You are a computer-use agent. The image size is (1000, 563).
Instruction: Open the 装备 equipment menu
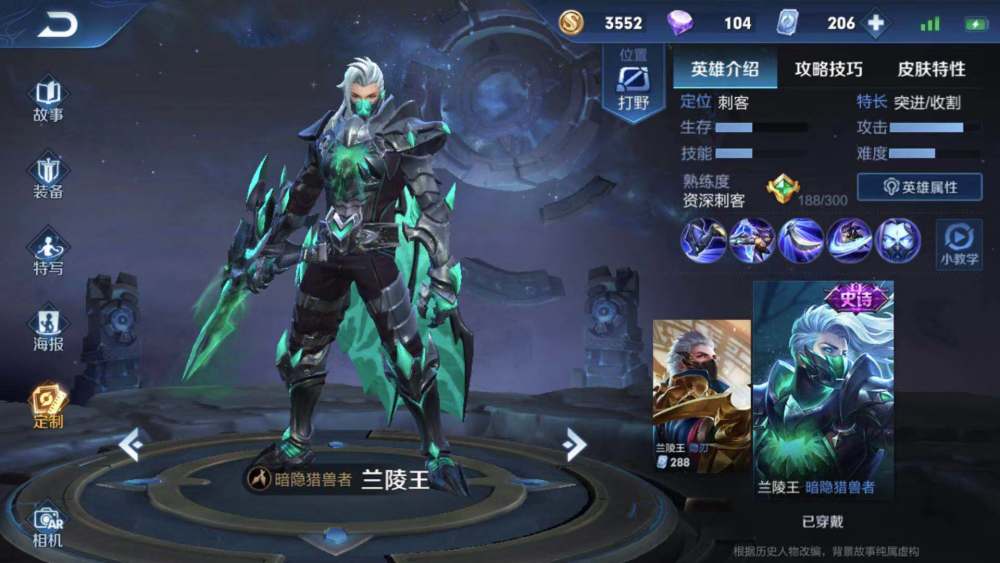48,177
